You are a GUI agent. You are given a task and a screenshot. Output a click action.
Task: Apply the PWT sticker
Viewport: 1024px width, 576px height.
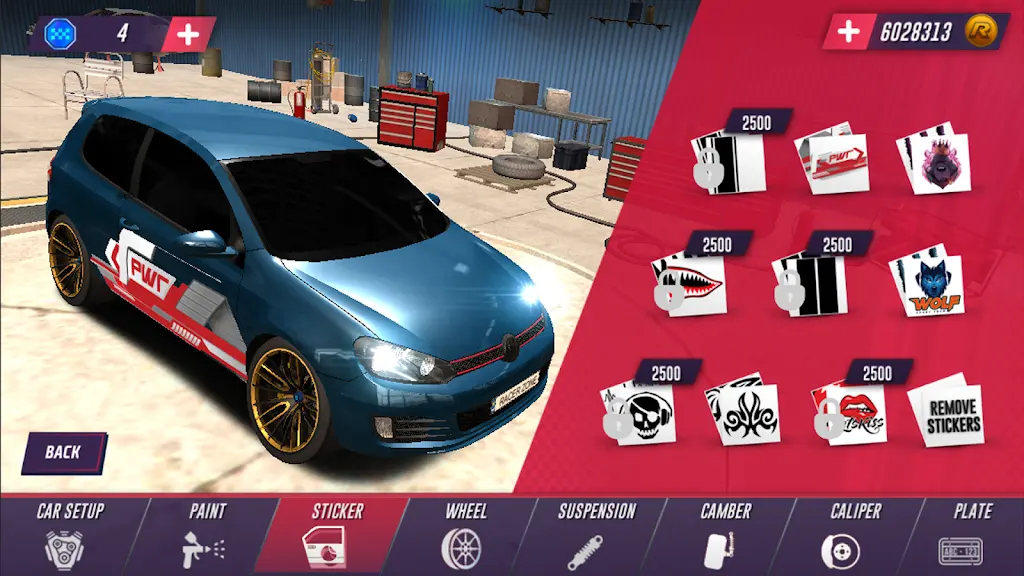point(831,158)
